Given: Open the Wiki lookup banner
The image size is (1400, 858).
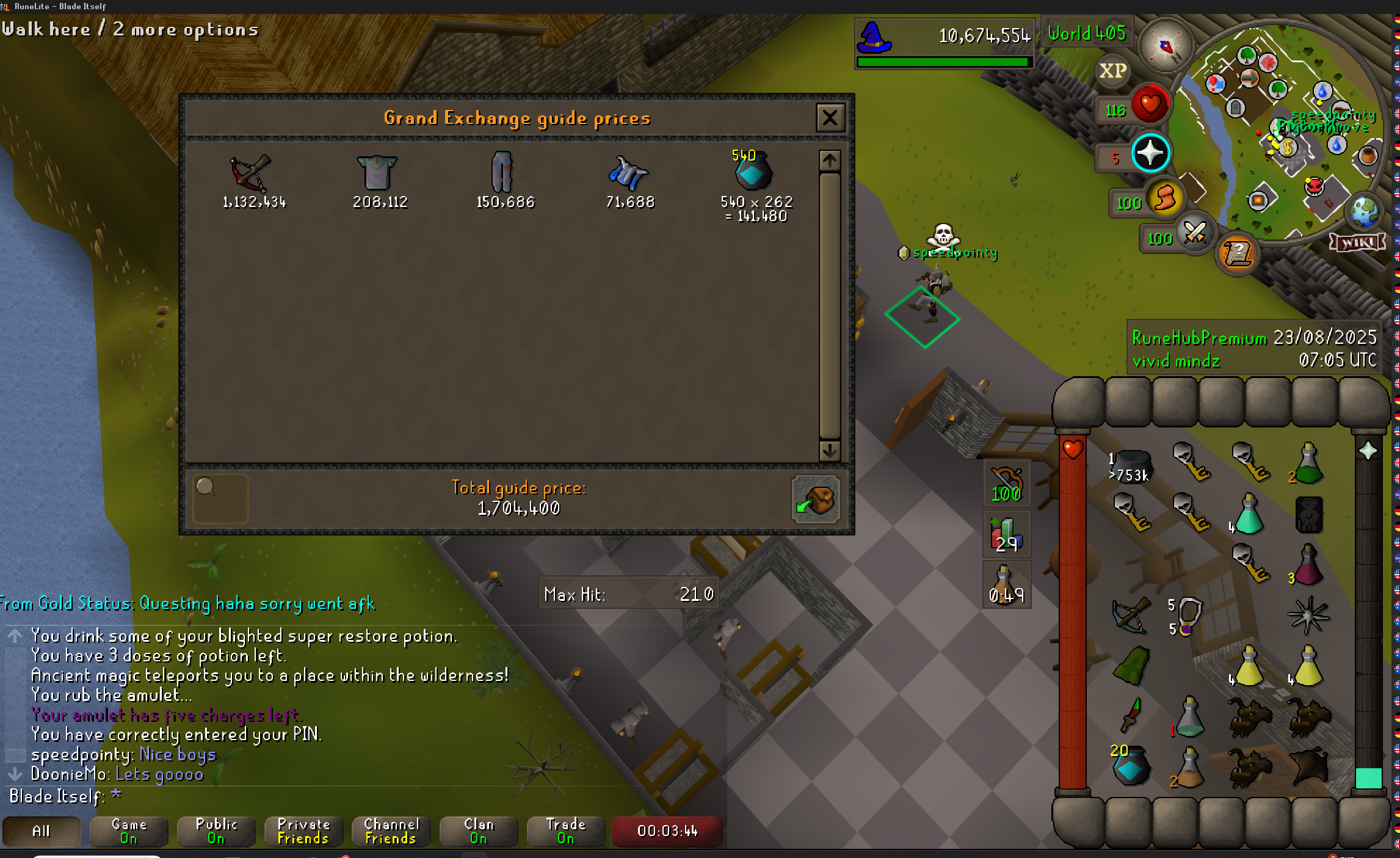Looking at the screenshot, I should coord(1357,242).
